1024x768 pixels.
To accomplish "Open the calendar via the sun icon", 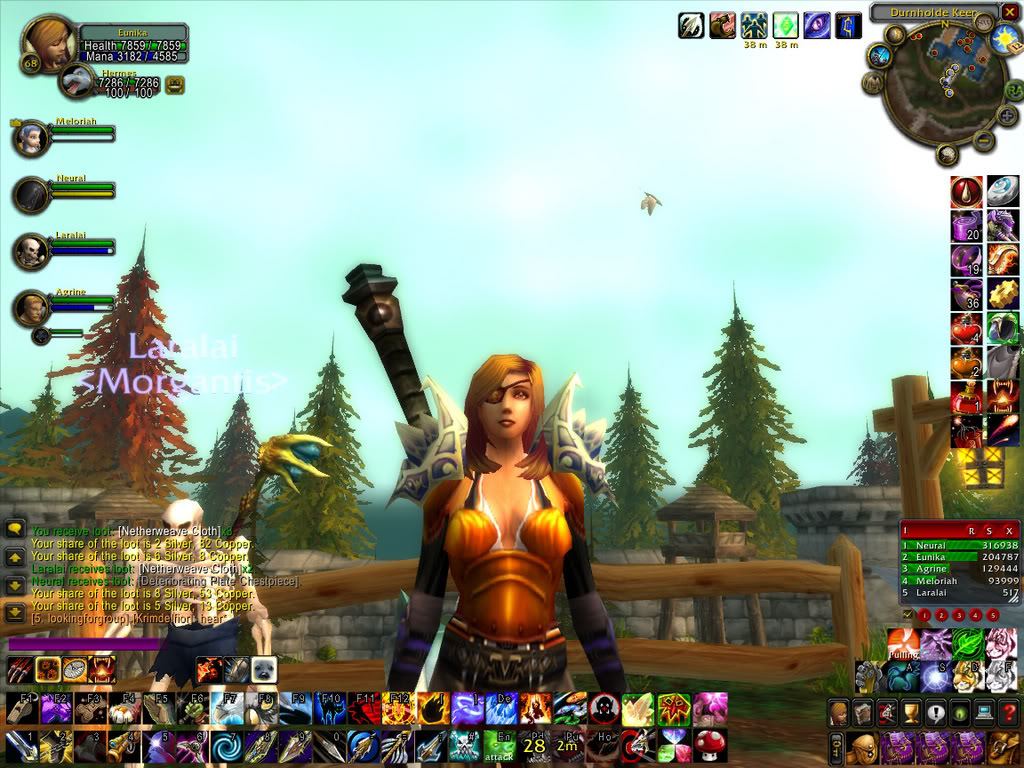I will (x=1003, y=40).
